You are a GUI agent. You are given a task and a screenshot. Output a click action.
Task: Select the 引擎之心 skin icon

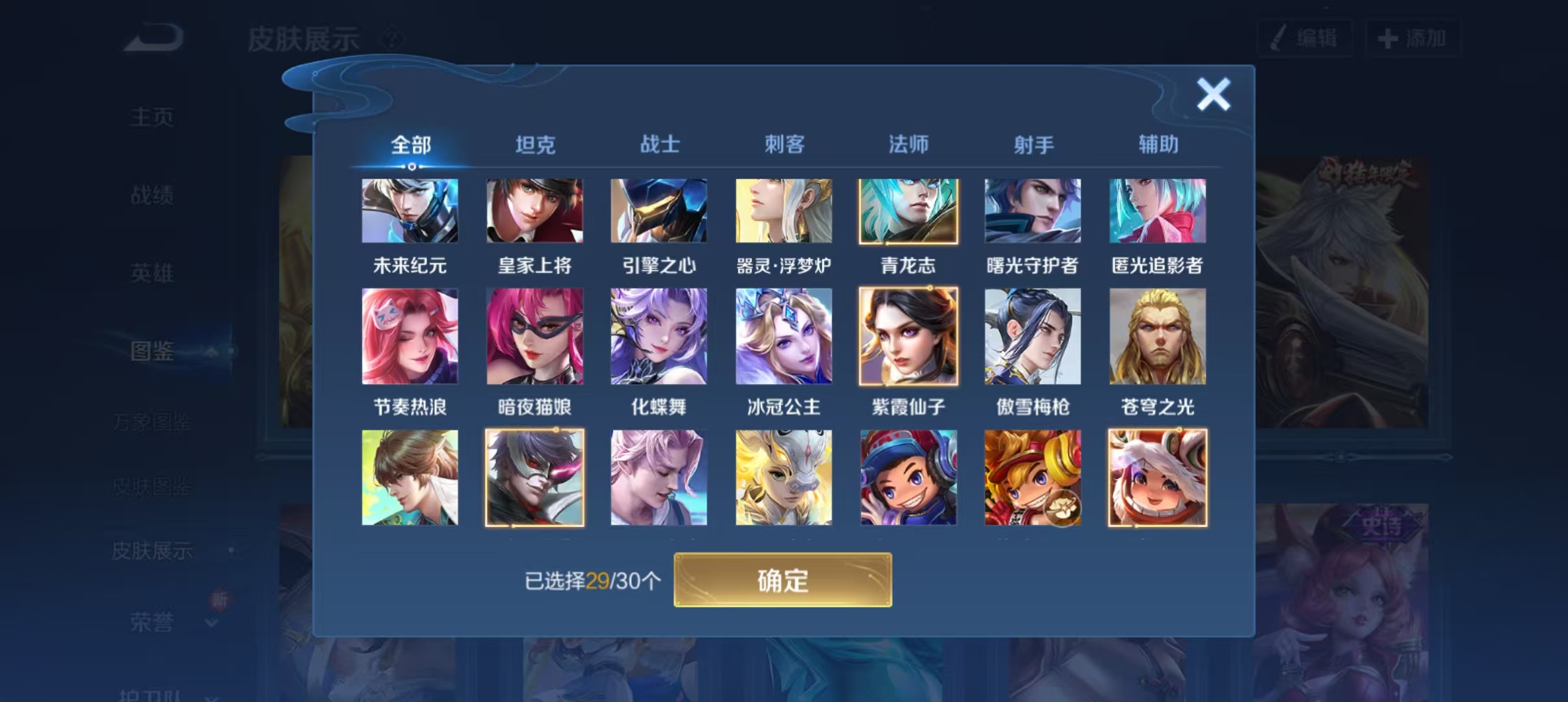pyautogui.click(x=659, y=210)
